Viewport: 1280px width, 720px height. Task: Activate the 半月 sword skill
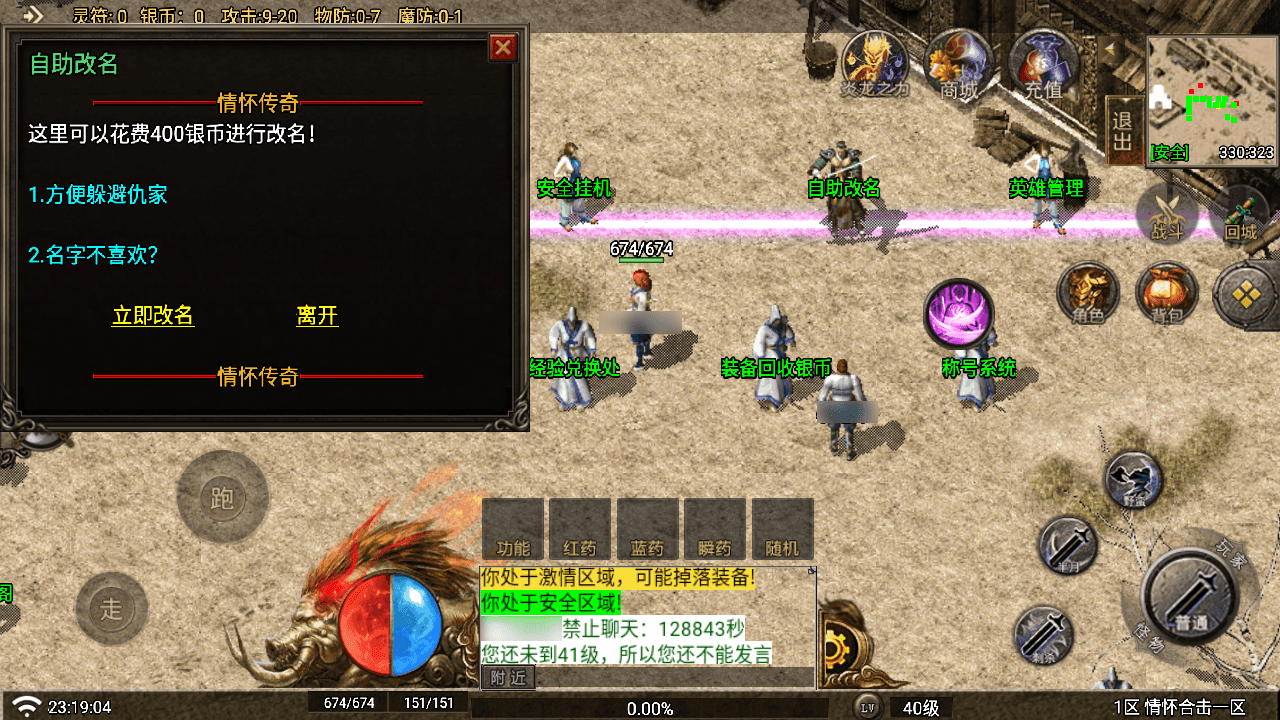[x=1069, y=546]
